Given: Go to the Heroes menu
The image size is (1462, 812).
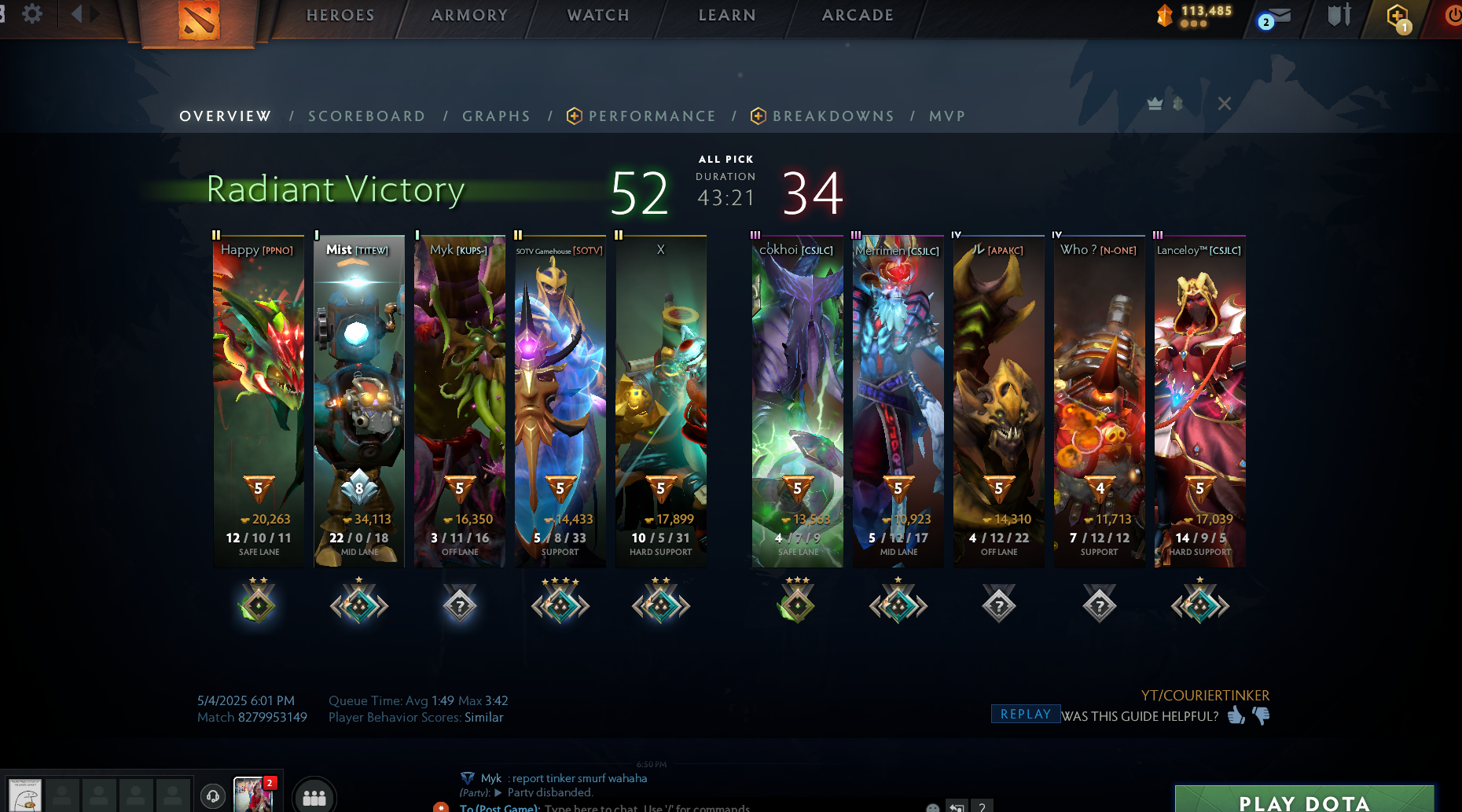Looking at the screenshot, I should click(x=340, y=15).
